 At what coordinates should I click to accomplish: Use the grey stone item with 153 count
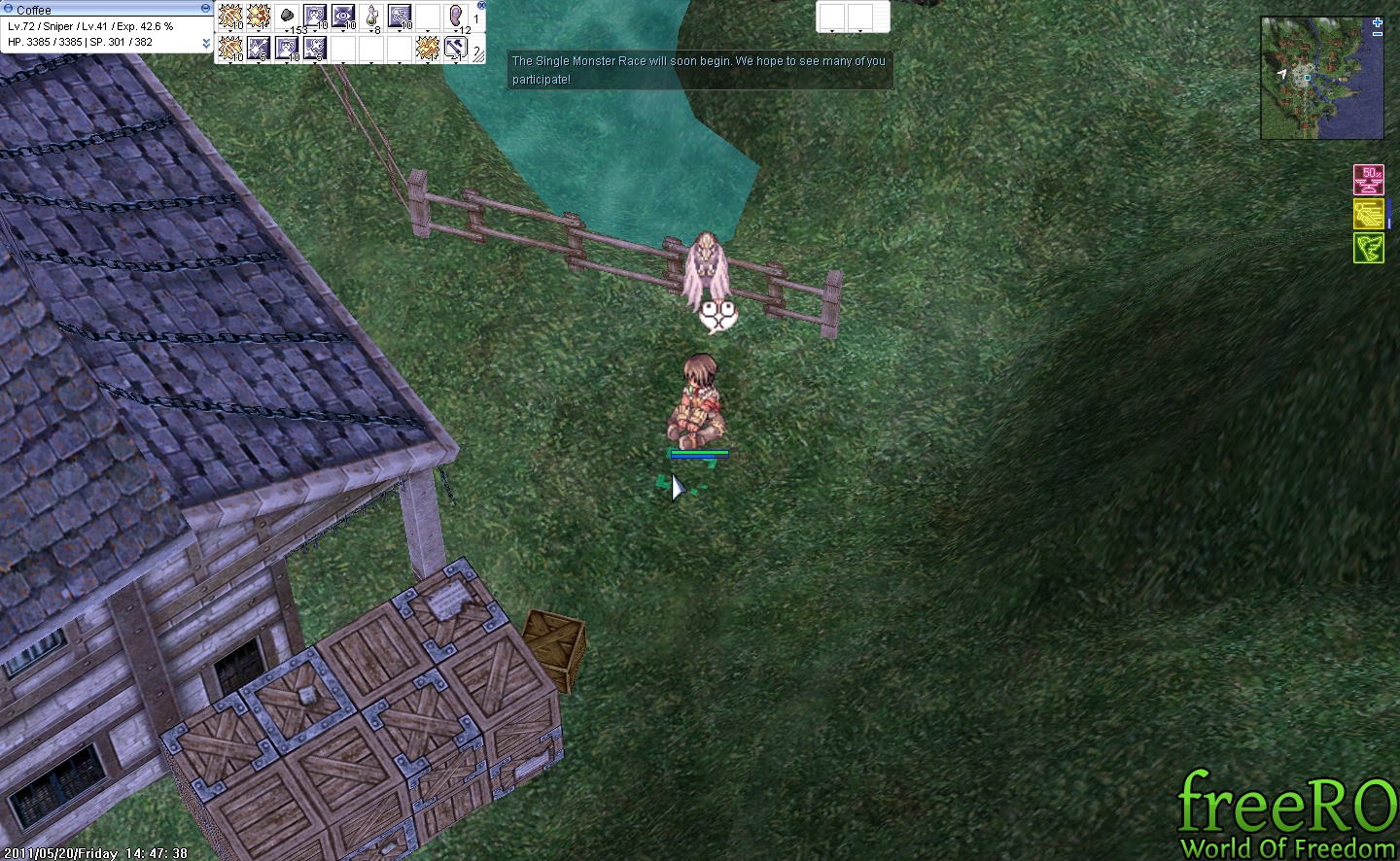tap(287, 17)
